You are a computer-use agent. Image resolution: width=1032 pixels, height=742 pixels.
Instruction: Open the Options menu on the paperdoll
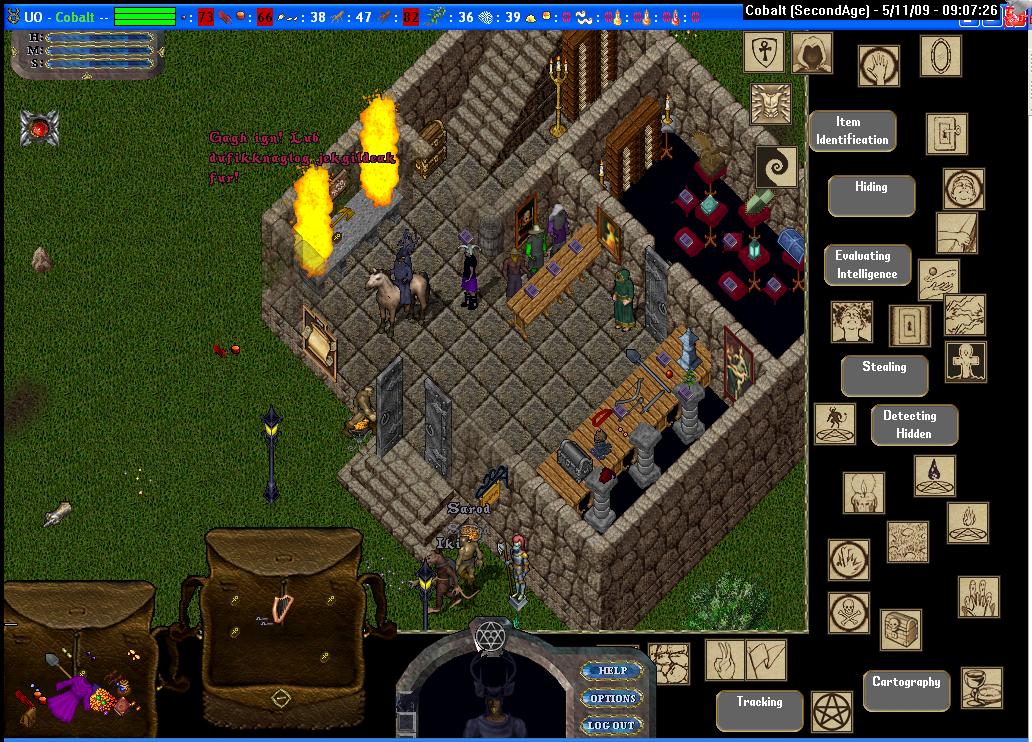click(x=612, y=698)
